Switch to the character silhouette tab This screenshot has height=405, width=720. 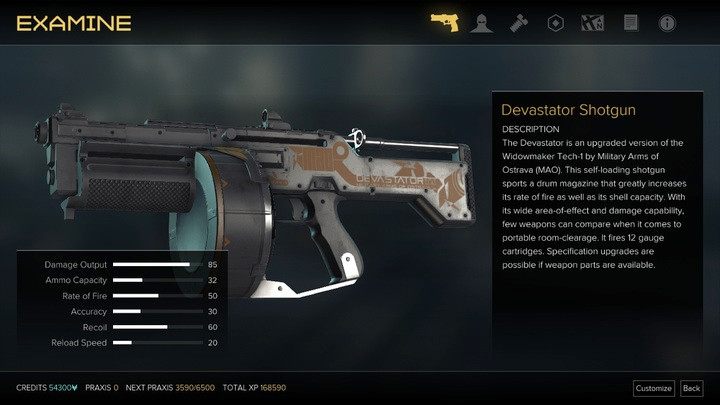481,21
